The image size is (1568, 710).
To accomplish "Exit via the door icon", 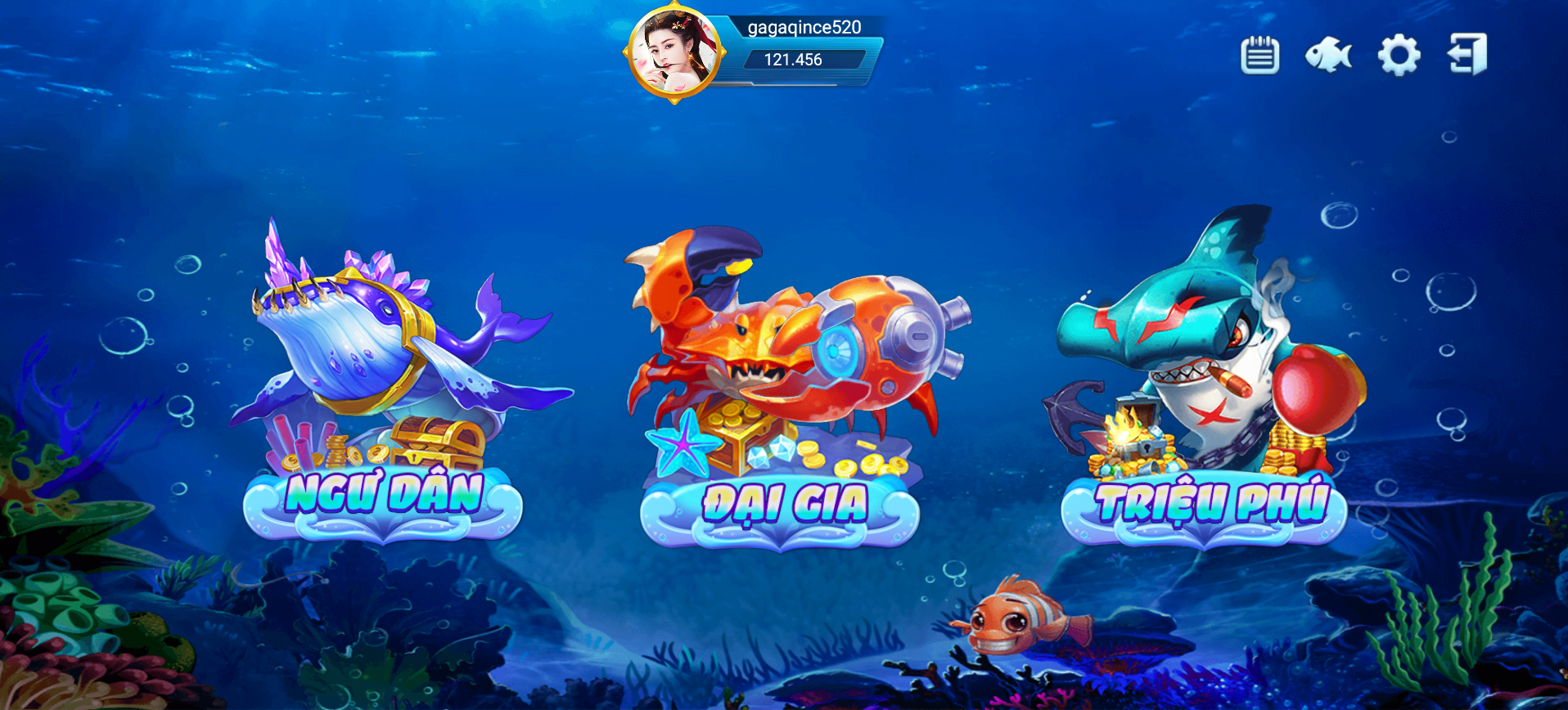I will (1468, 55).
